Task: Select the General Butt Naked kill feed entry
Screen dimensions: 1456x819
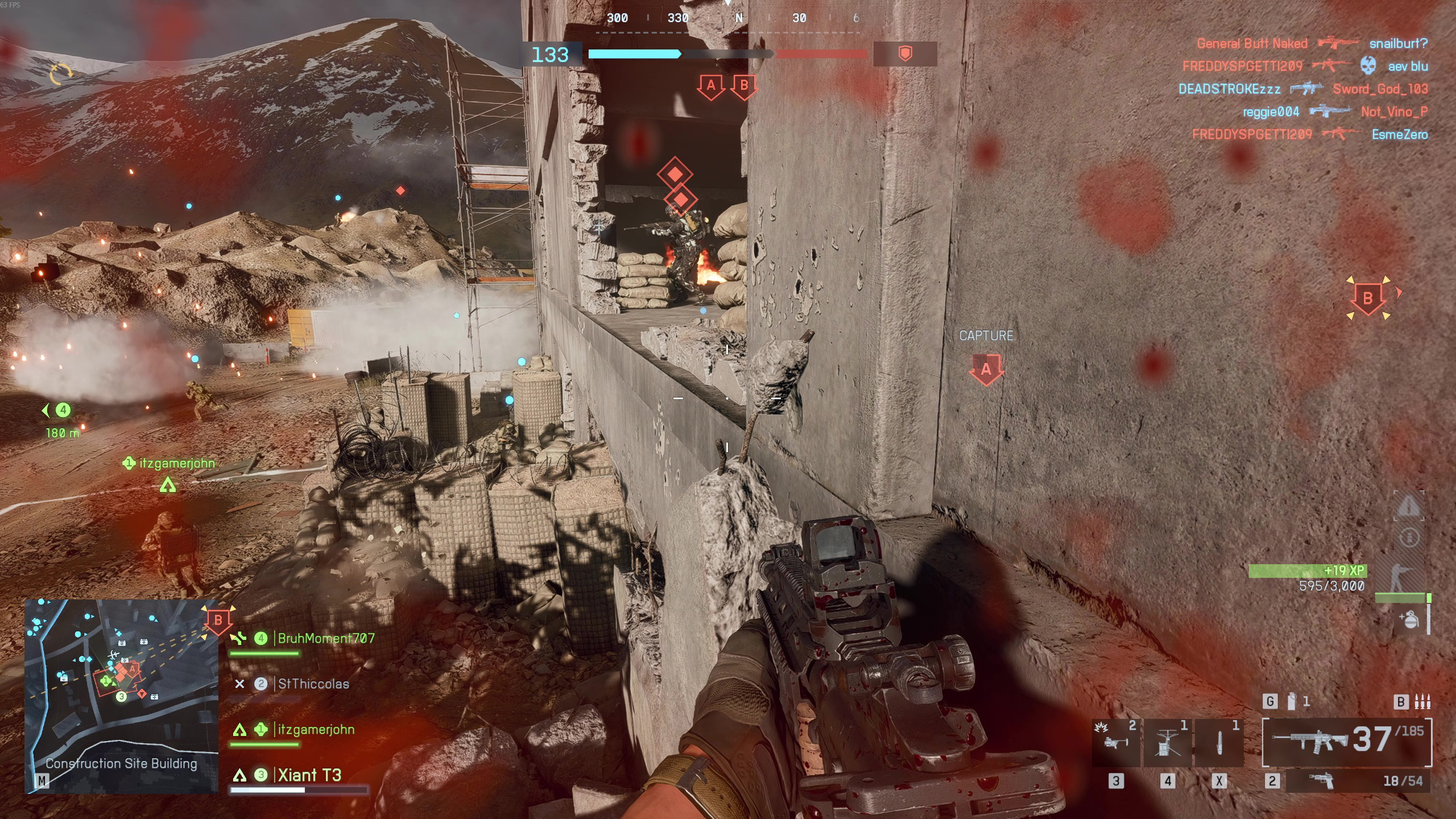Action: pyautogui.click(x=1252, y=43)
